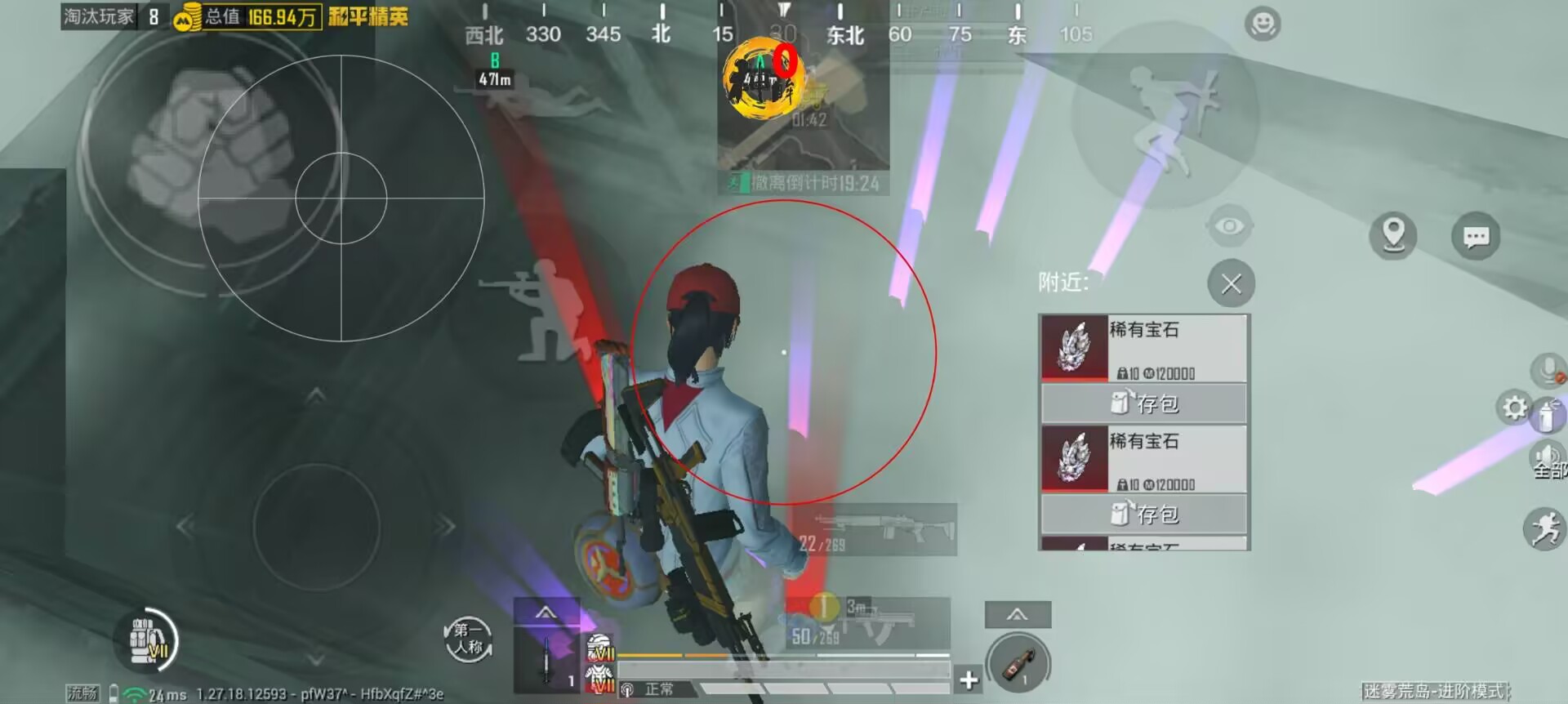Close the 附近 nearby items panel
Screen dimensions: 1568x704
(x=1232, y=283)
